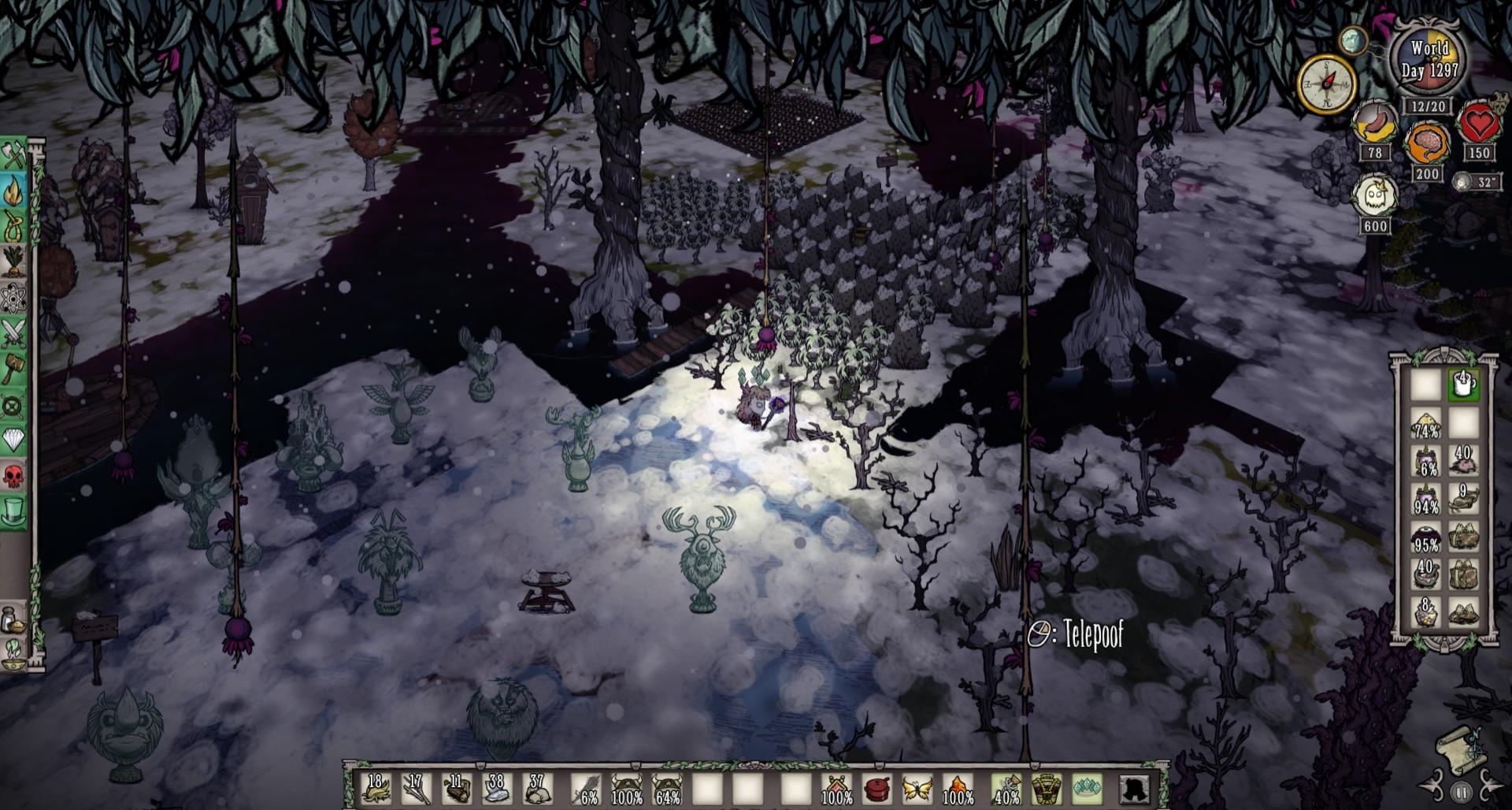Viewport: 1512px width, 810px height.
Task: Open the Tools crafting tab
Action: [14, 155]
